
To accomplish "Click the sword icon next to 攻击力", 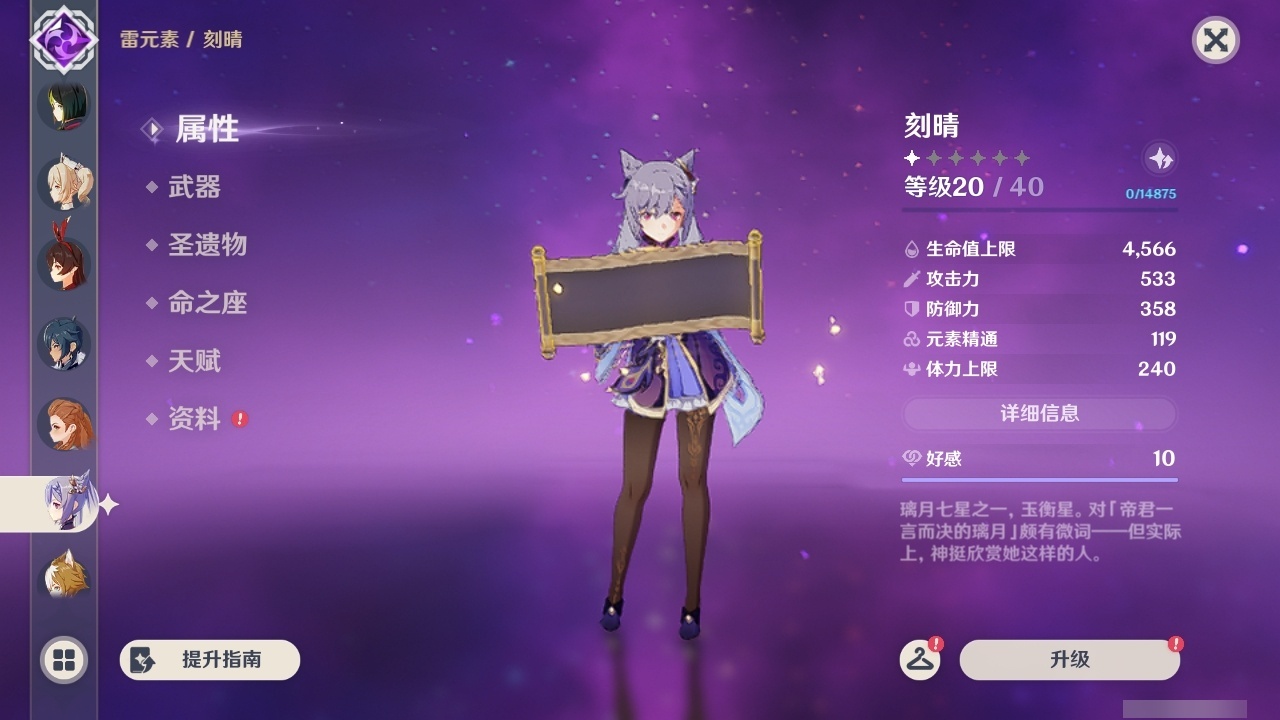I will (x=911, y=279).
